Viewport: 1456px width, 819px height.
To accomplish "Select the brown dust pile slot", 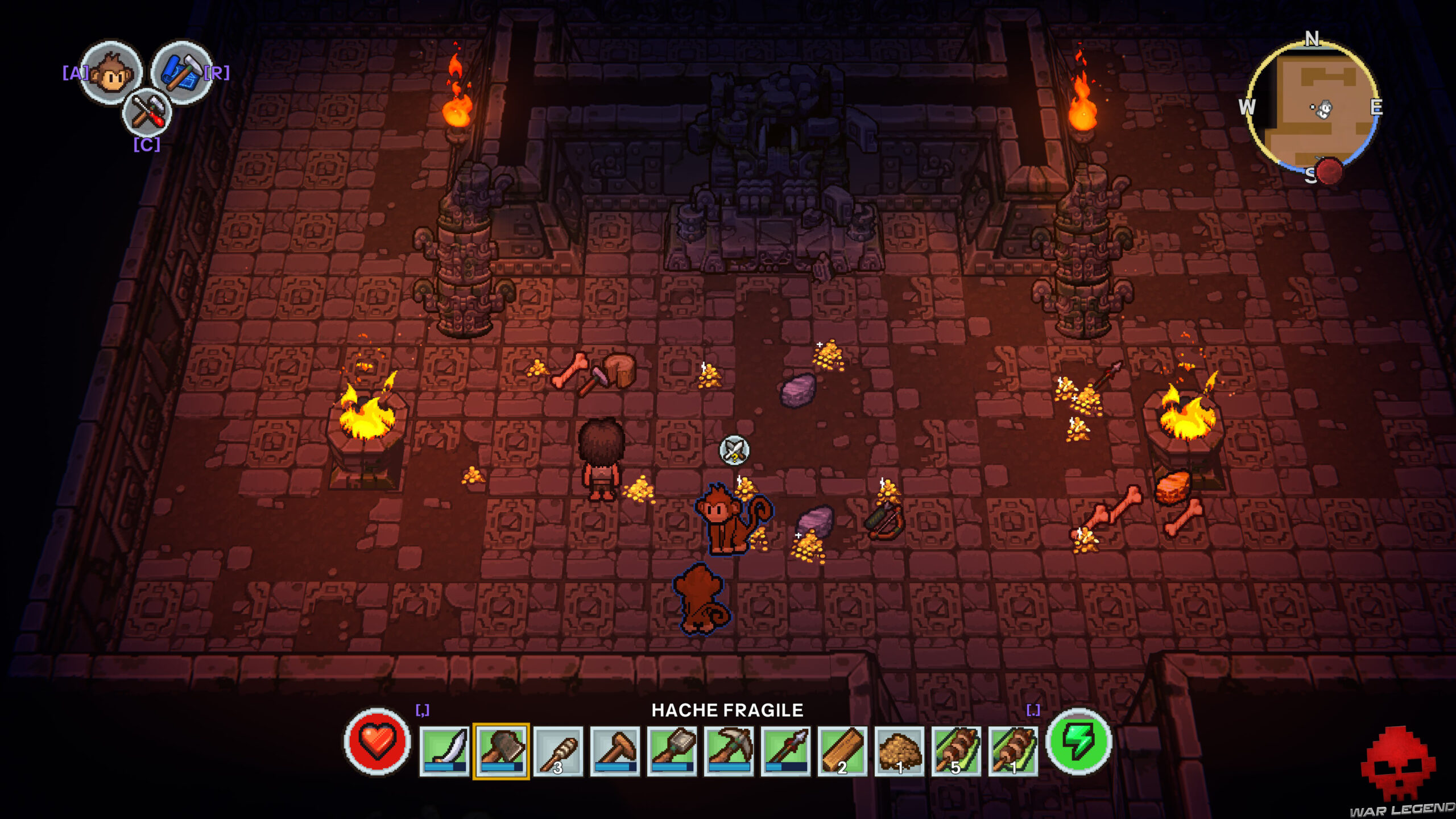I will 899,751.
